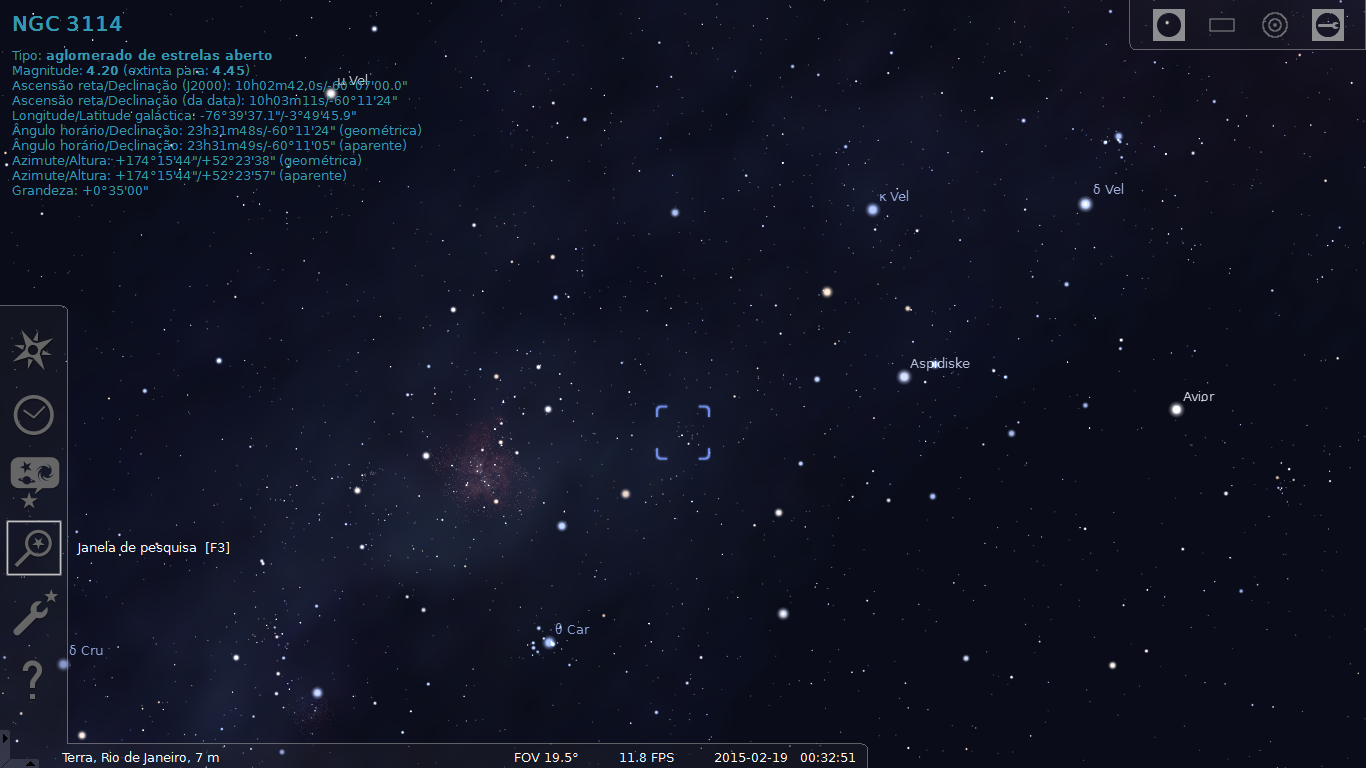
Task: Select the star labeled δ Vel
Action: pyautogui.click(x=1085, y=204)
